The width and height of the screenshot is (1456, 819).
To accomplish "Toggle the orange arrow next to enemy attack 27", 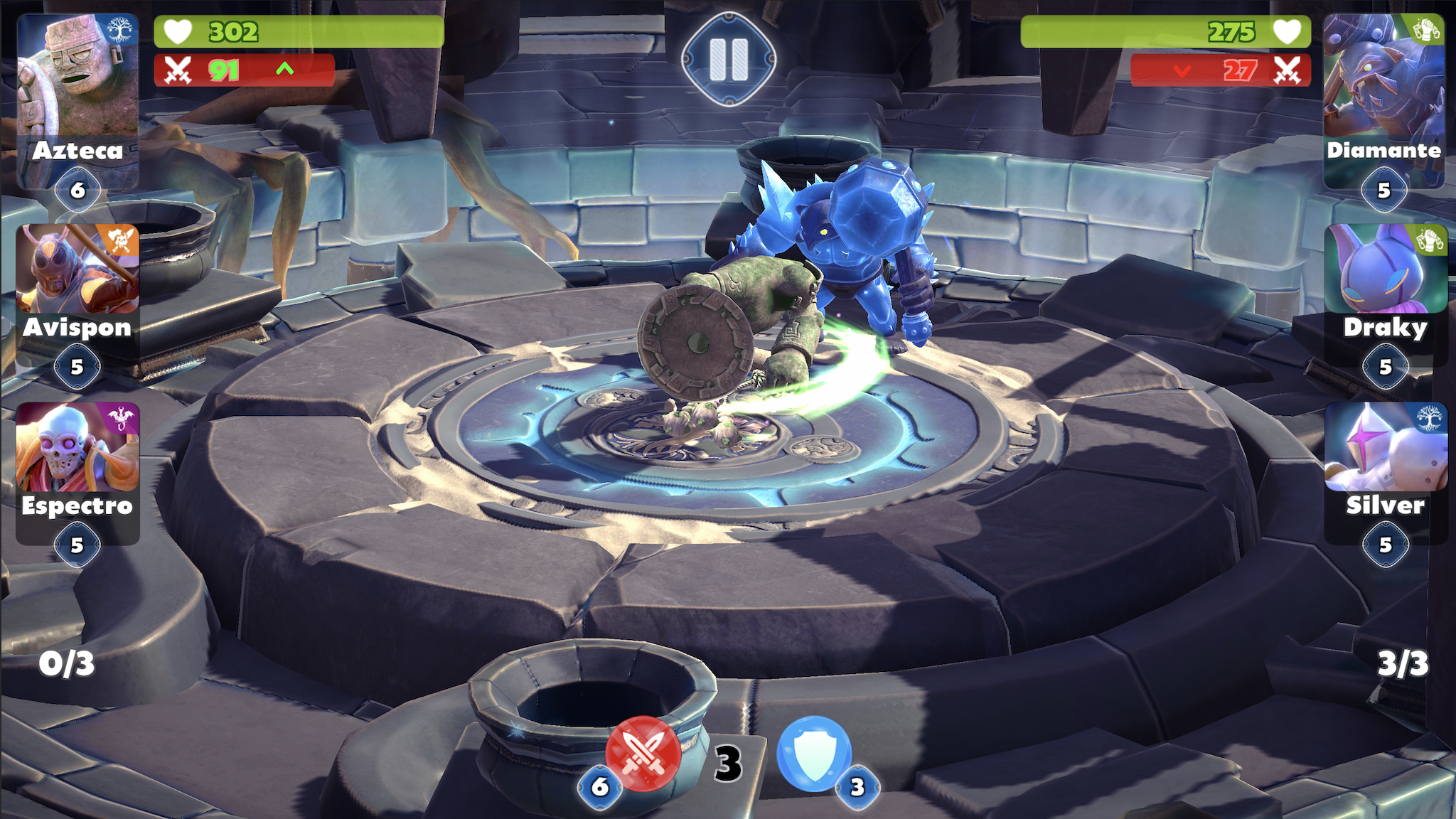I will pos(1182,71).
